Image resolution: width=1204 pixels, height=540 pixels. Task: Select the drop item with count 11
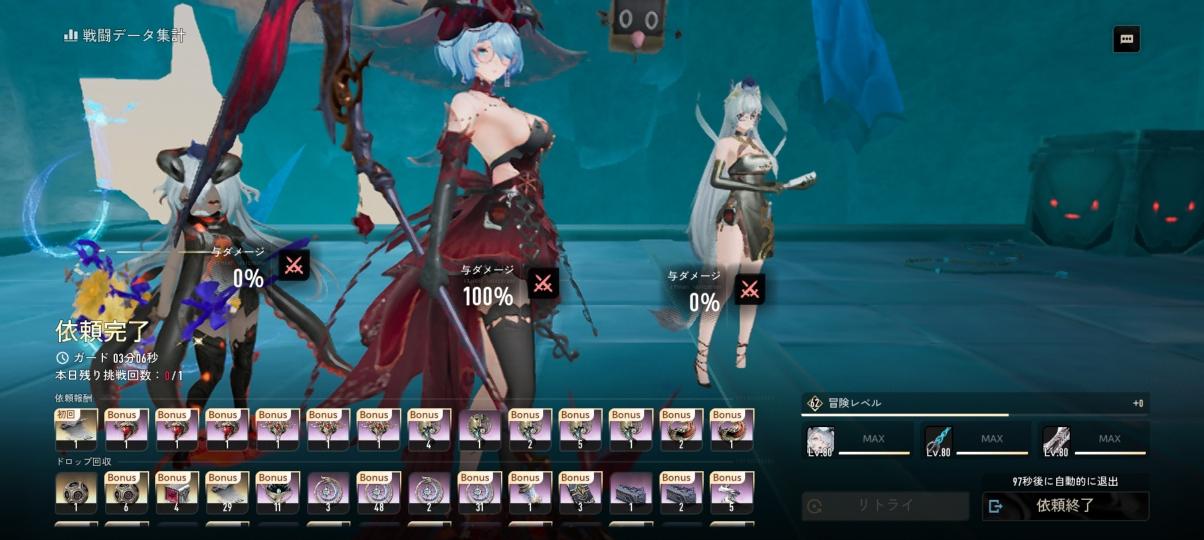(277, 493)
